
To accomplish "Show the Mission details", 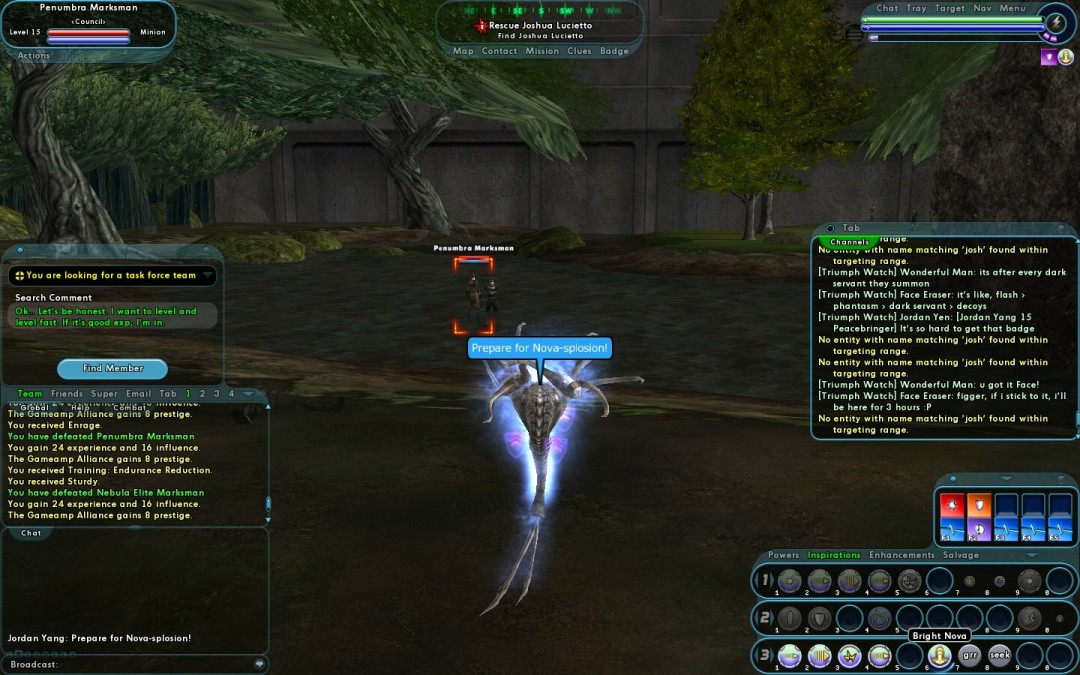I will pos(542,51).
